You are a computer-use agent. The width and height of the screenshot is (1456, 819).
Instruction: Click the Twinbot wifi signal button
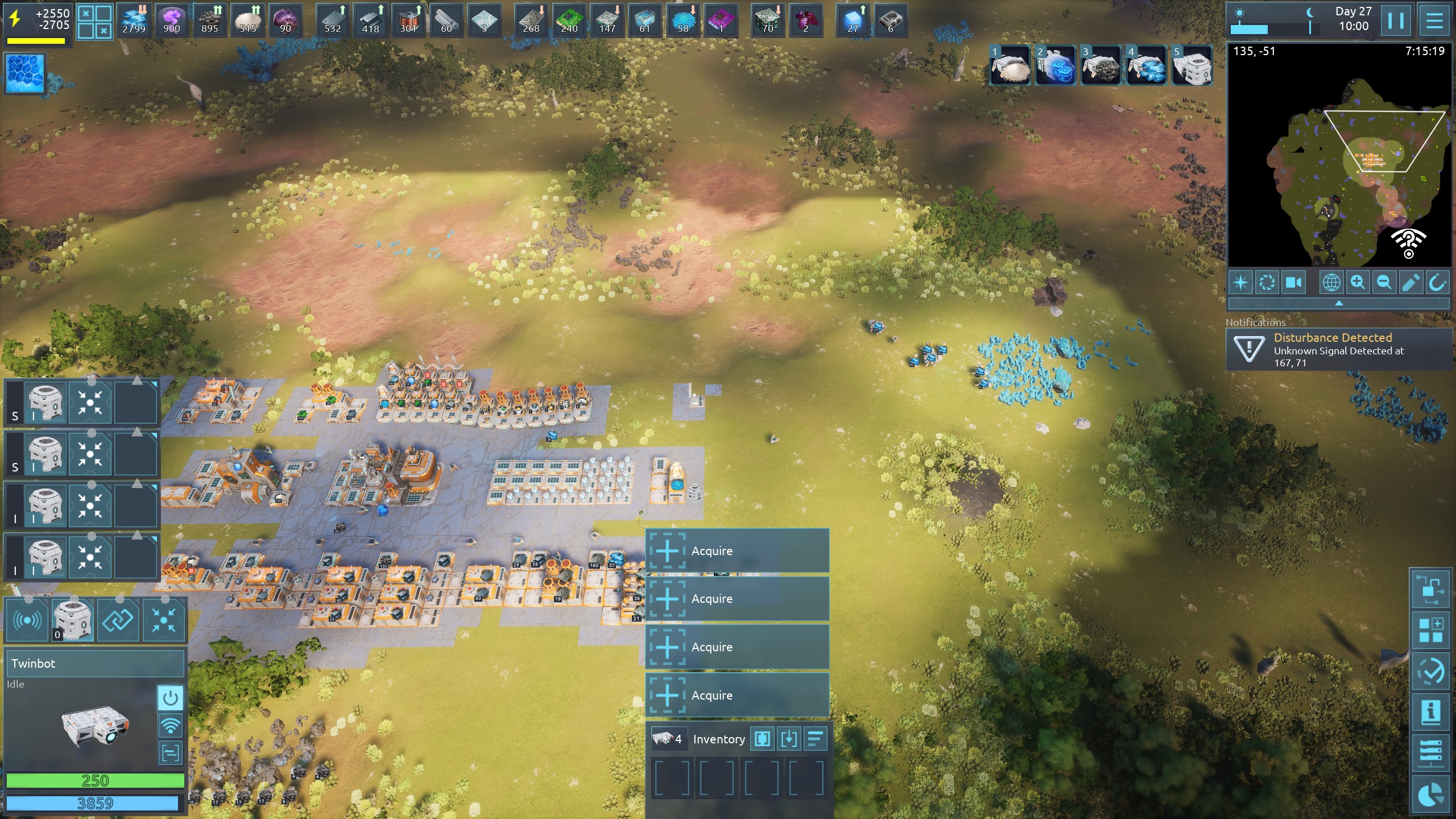coord(170,726)
